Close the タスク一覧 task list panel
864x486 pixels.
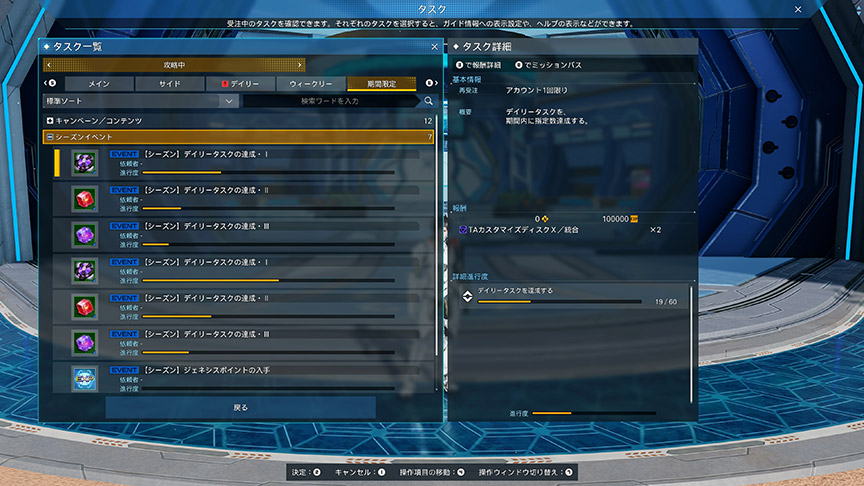point(433,47)
